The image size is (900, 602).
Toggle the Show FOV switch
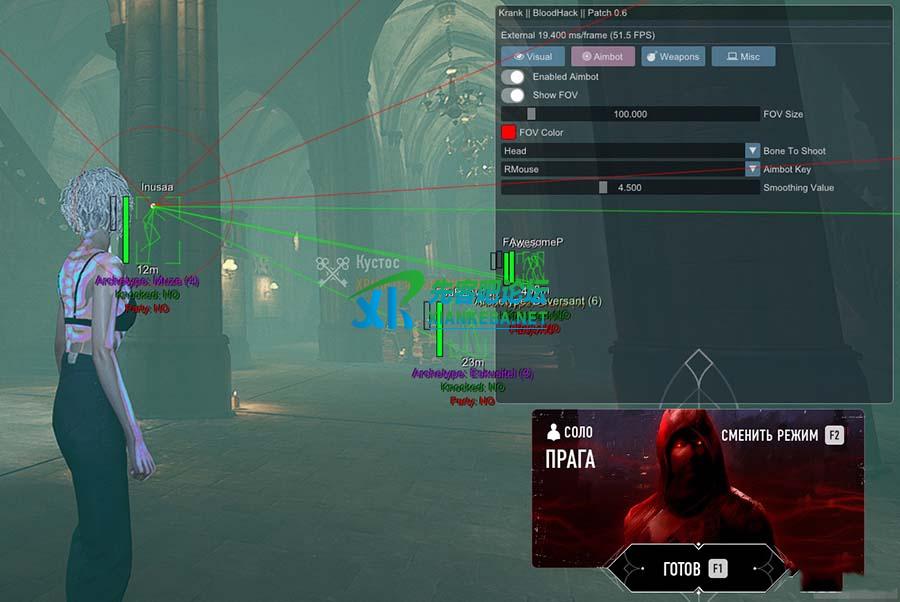[513, 95]
